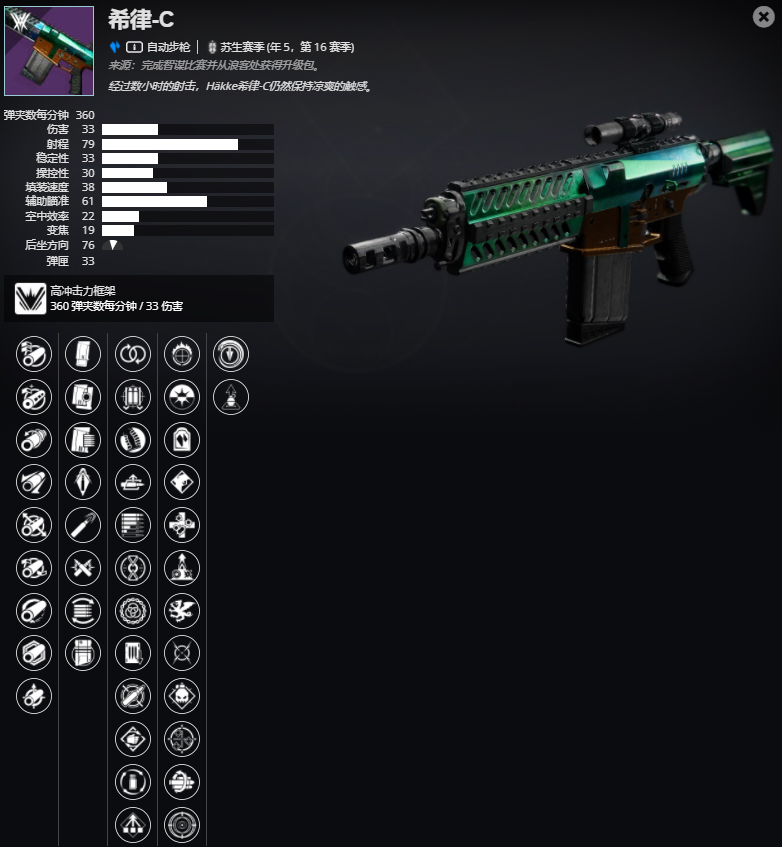Select the two interlocked circular arrows perk
The image size is (782, 847).
pyautogui.click(x=133, y=354)
